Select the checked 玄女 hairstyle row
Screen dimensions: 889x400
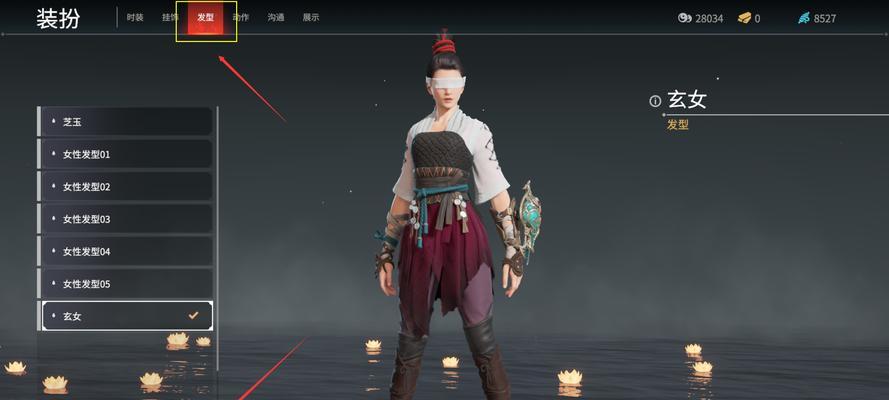[x=126, y=316]
